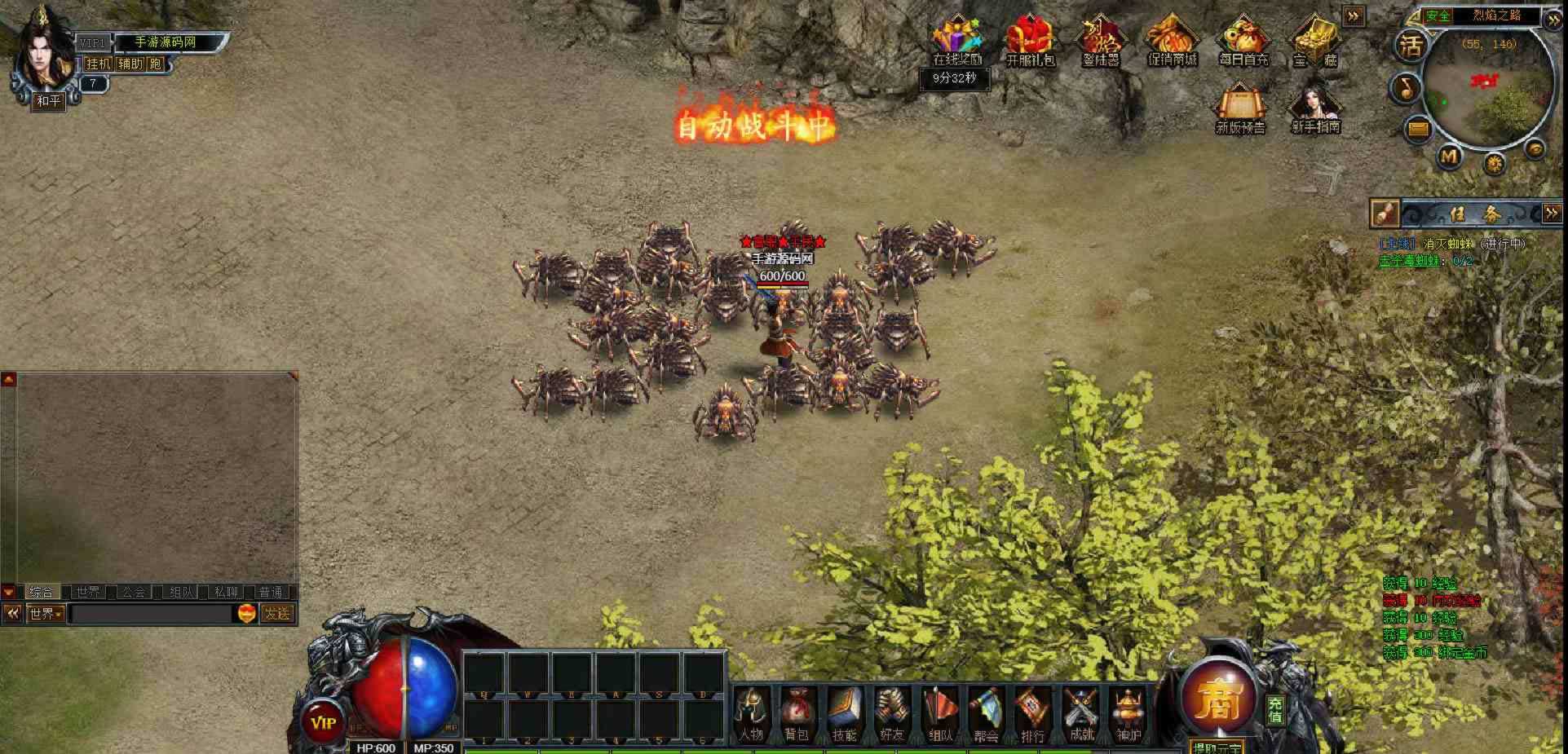Viewport: 1568px width, 754px height.
Task: Claim the 在线奖励 online reward gift
Action: 957,41
